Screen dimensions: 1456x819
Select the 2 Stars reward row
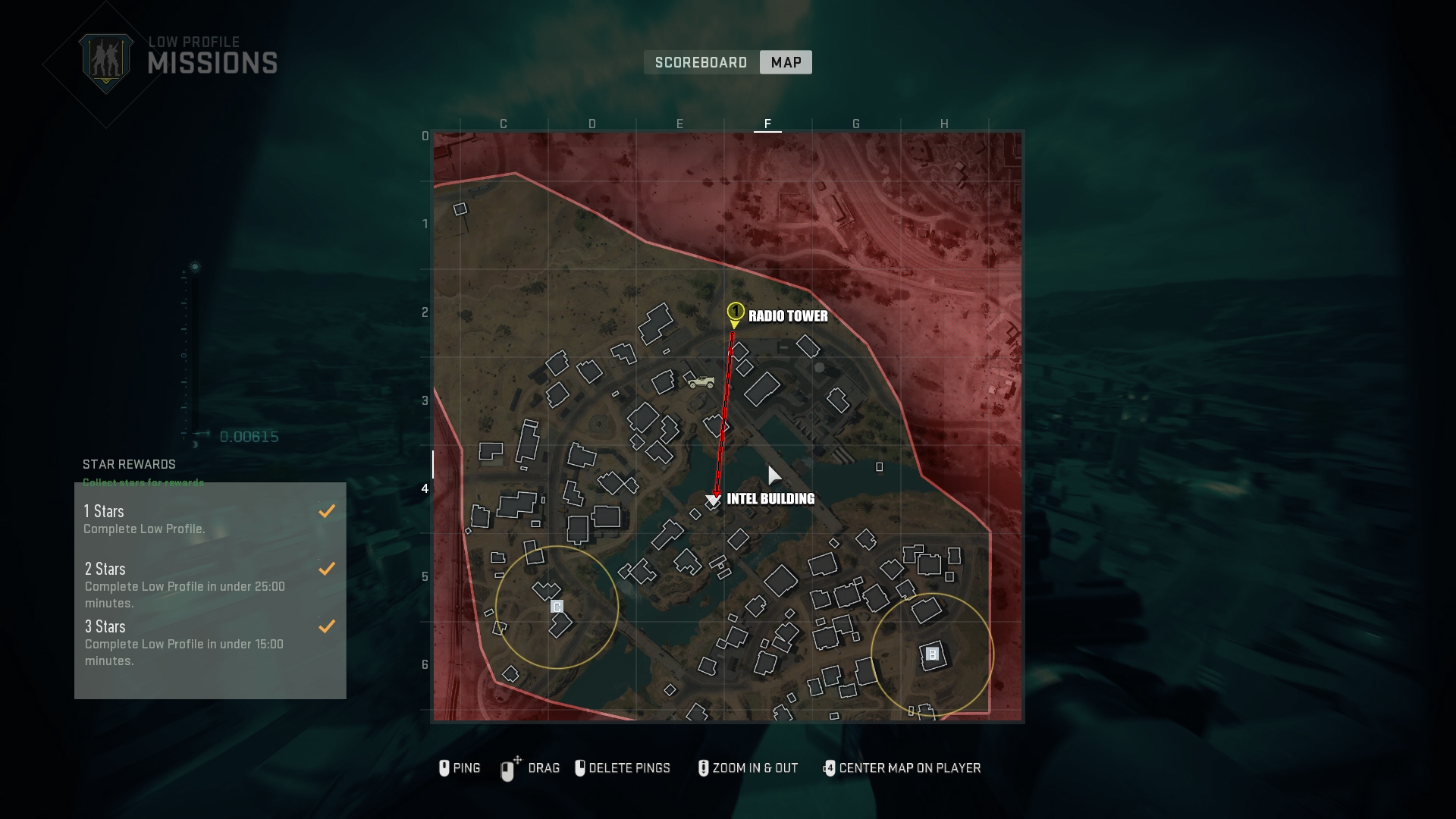click(210, 585)
